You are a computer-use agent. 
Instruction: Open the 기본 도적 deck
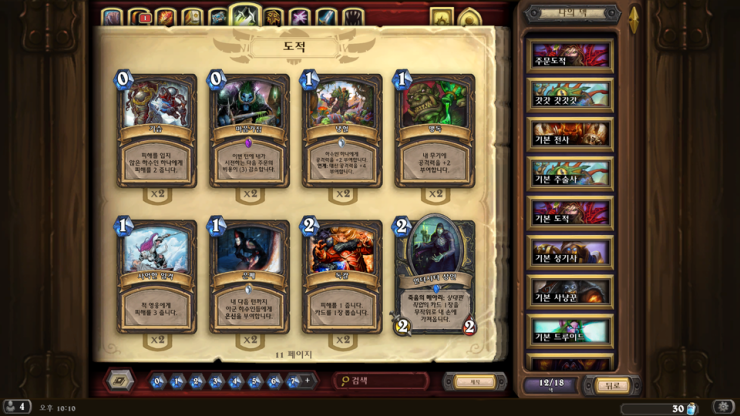570,213
